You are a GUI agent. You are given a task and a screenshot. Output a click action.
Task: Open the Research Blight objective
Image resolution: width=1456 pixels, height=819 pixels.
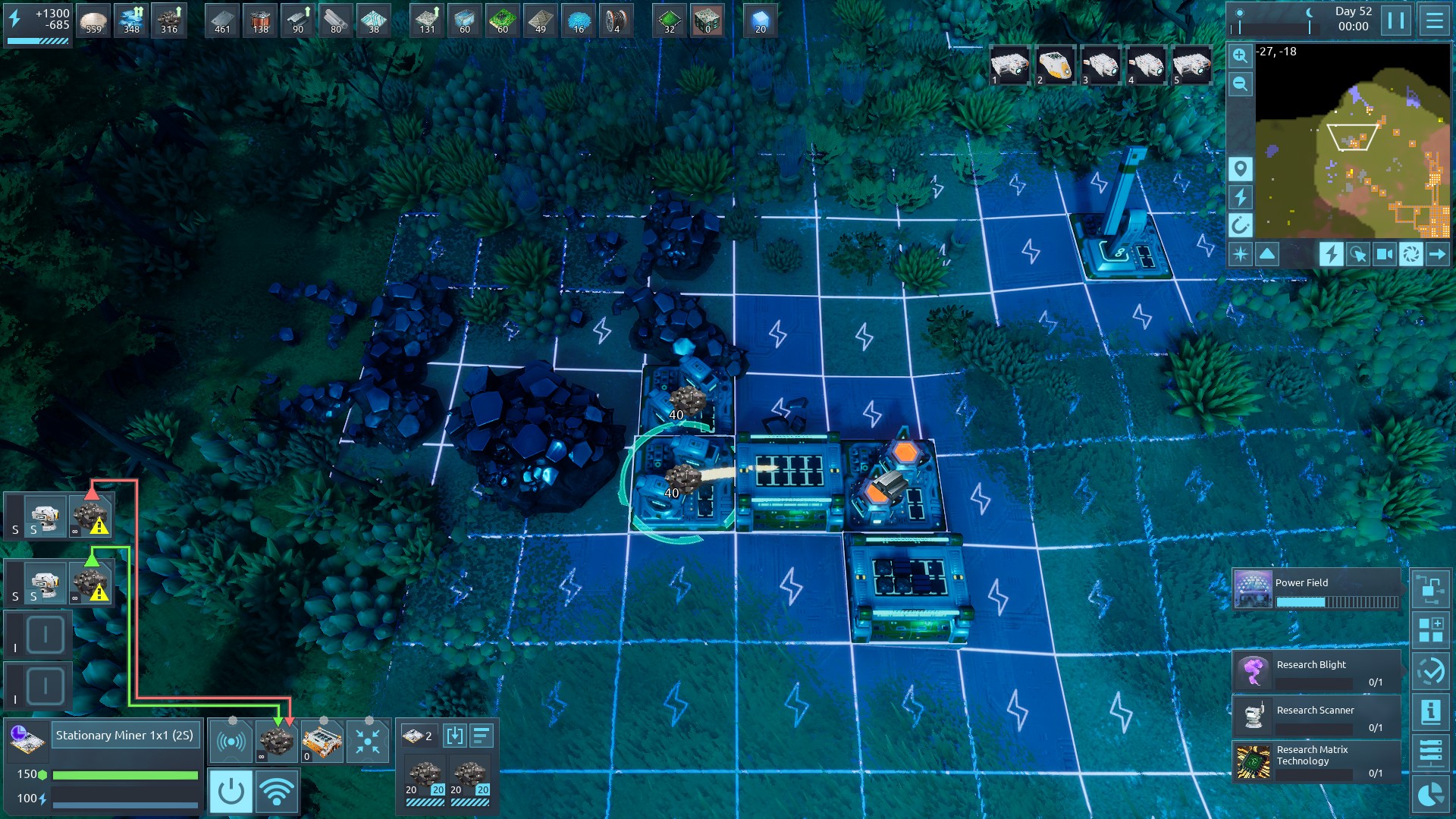click(x=1316, y=671)
